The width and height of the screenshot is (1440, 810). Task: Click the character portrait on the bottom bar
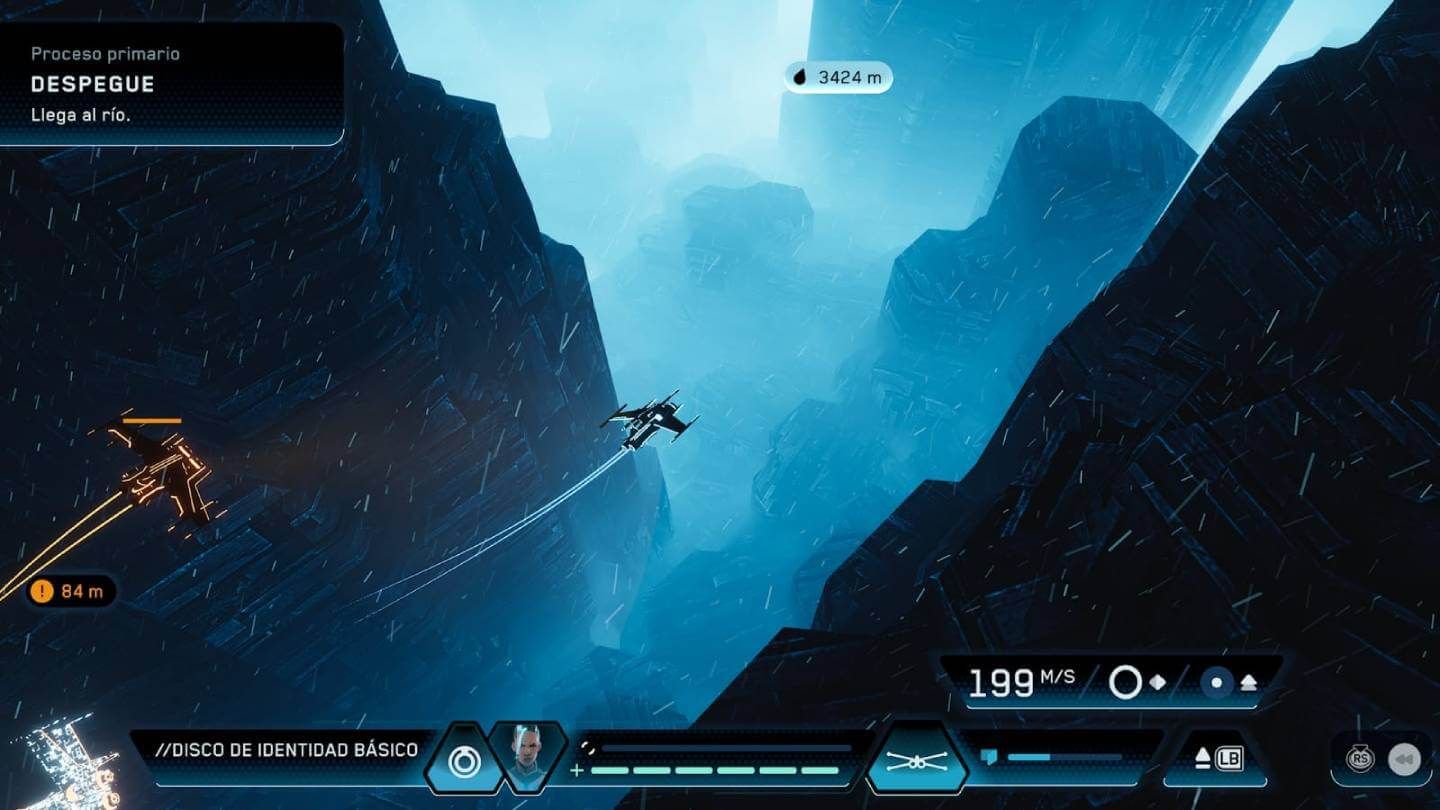(x=525, y=752)
